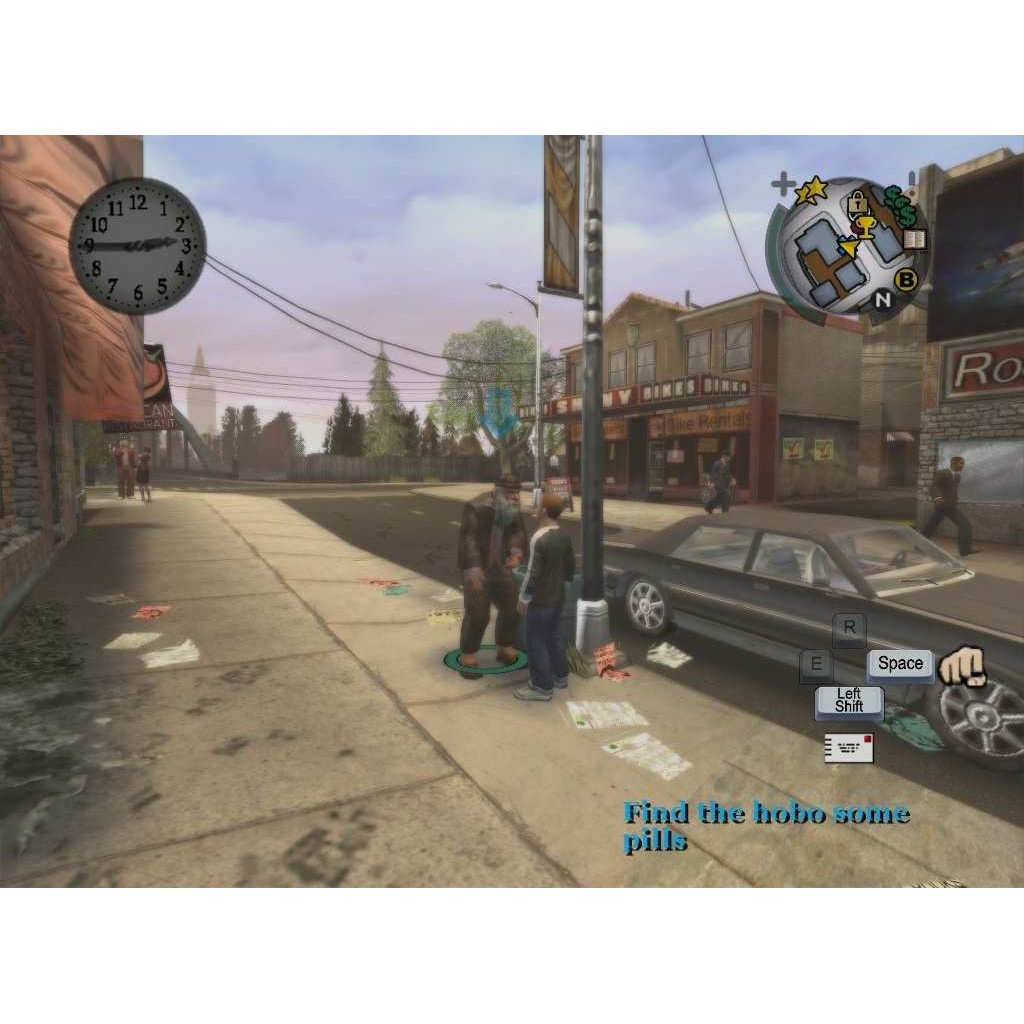Select the open book marker on the minimap

[915, 240]
